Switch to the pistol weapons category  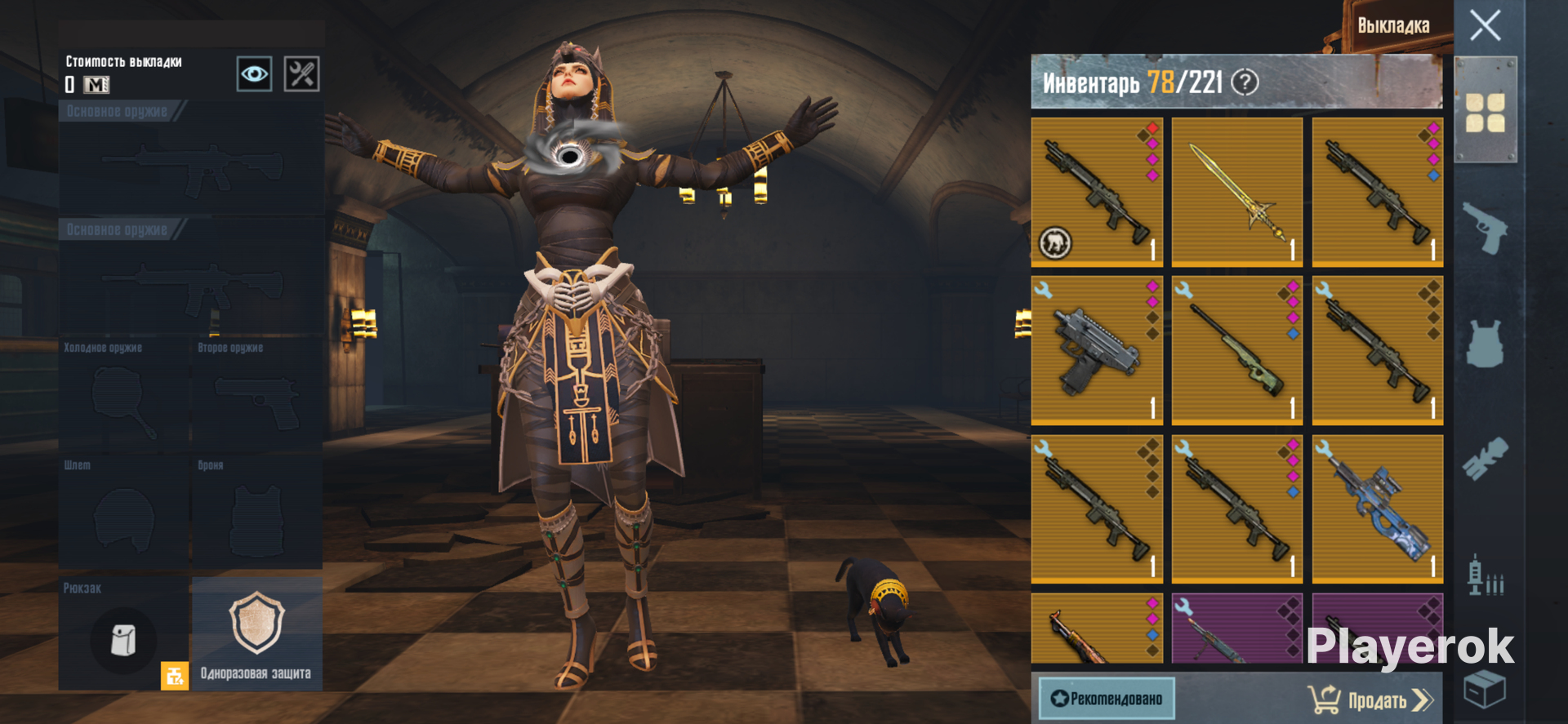[1485, 227]
